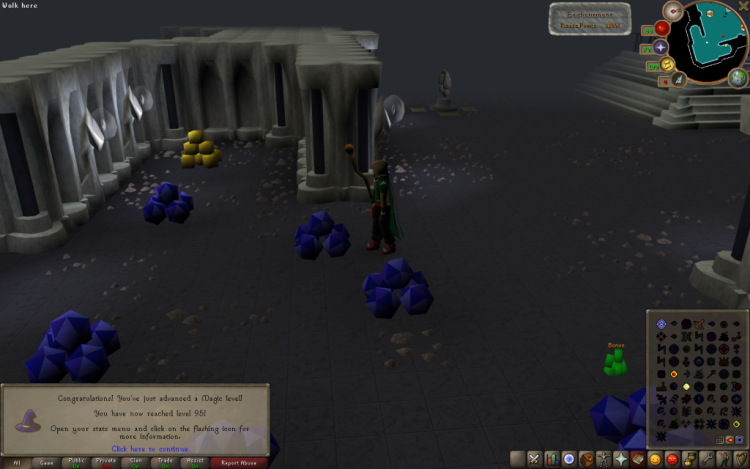
Task: Open the Assist chat filter
Action: tap(196, 463)
